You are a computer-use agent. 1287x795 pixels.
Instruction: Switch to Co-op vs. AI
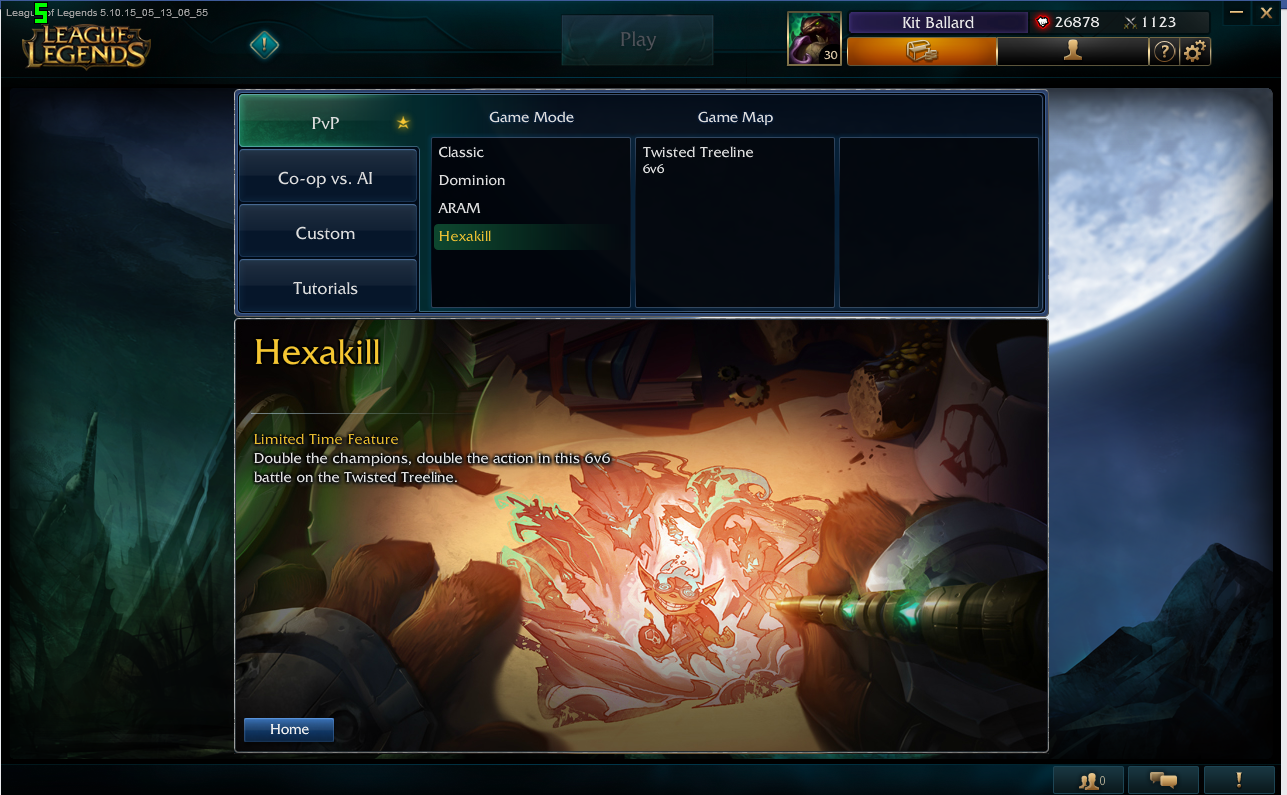click(x=326, y=179)
